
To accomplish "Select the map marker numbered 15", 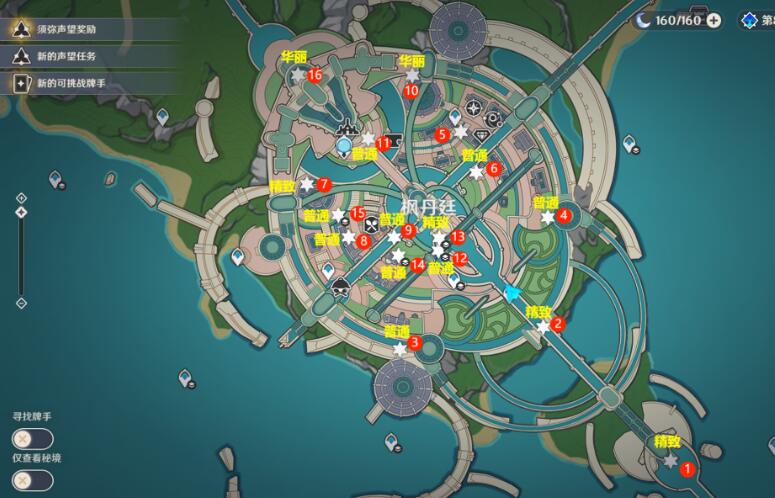I will pos(357,214).
